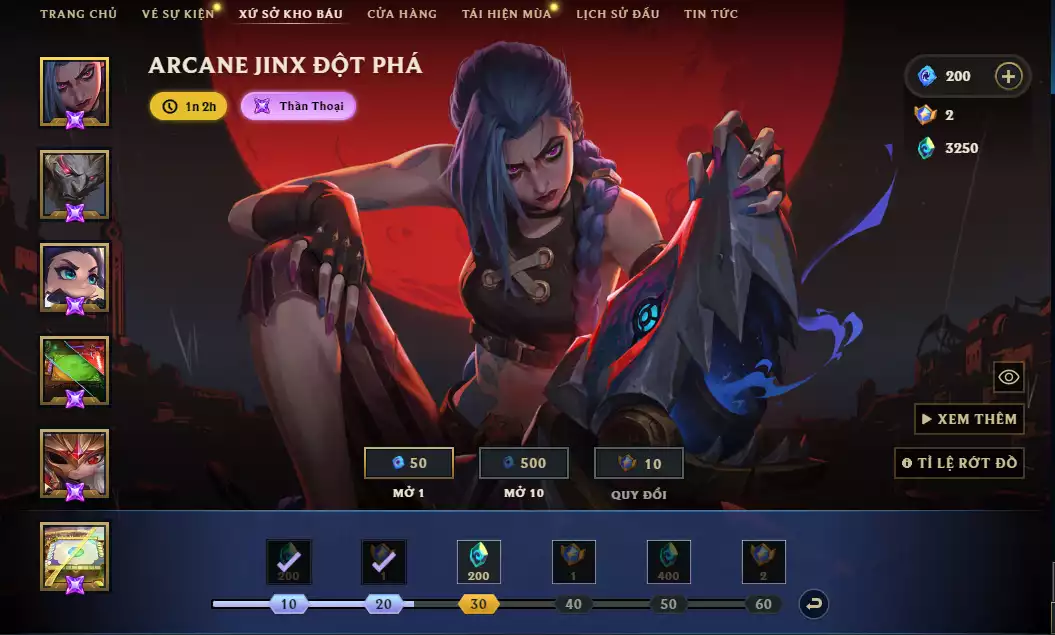
Task: Toggle the eye preview icon
Action: point(1009,377)
